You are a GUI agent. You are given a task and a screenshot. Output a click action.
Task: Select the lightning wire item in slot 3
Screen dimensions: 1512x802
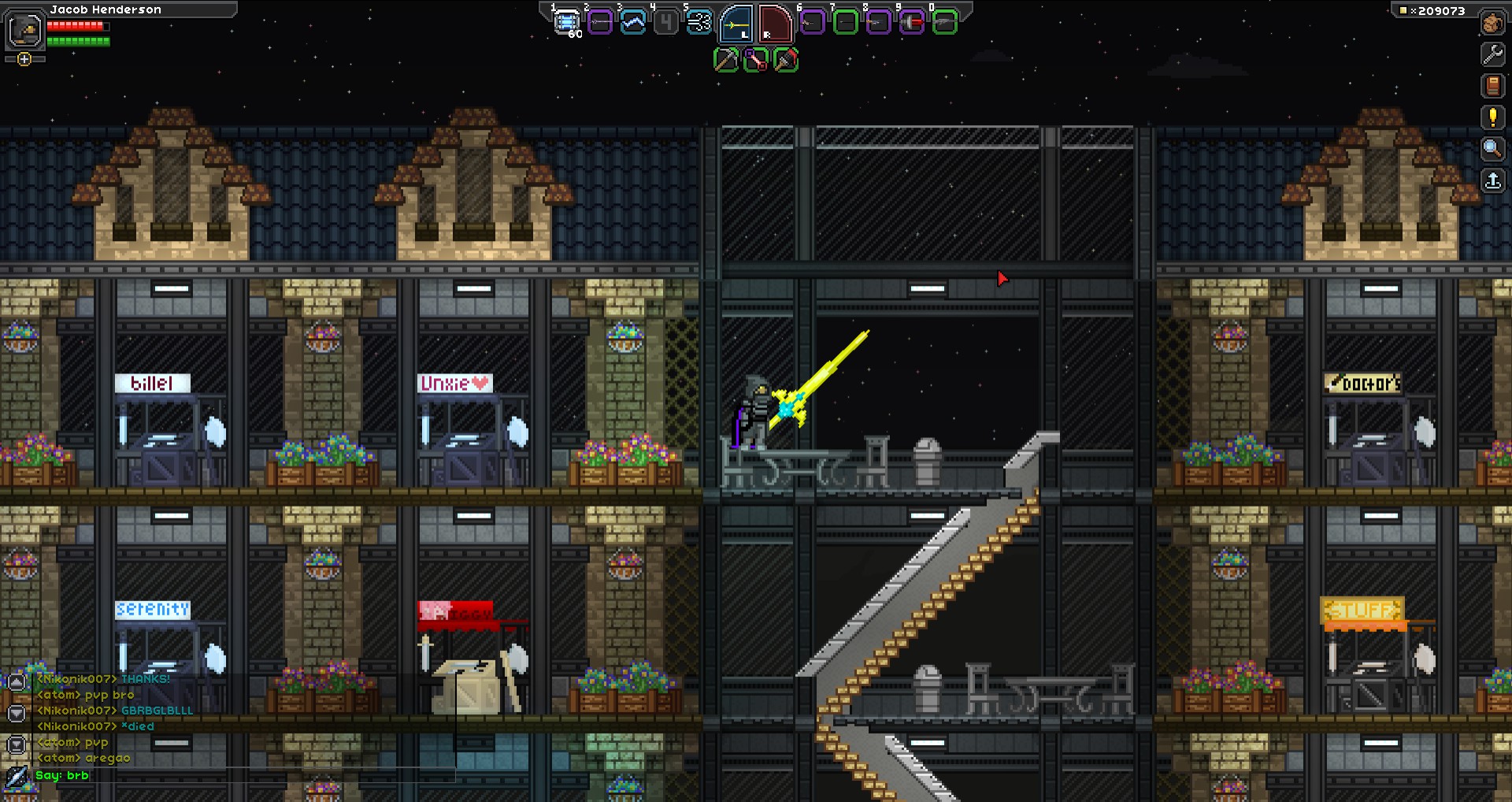(633, 22)
